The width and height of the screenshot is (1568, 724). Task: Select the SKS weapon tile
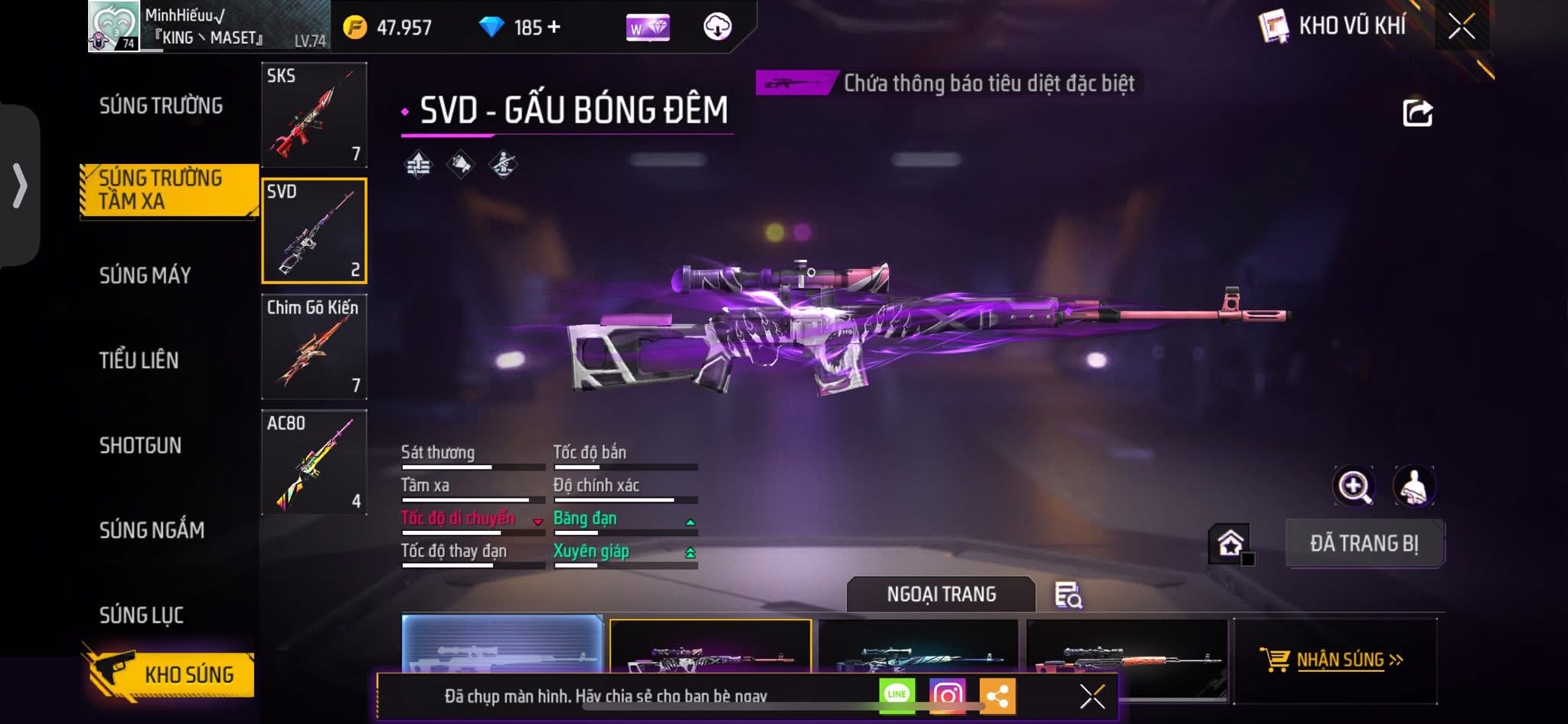coord(314,115)
